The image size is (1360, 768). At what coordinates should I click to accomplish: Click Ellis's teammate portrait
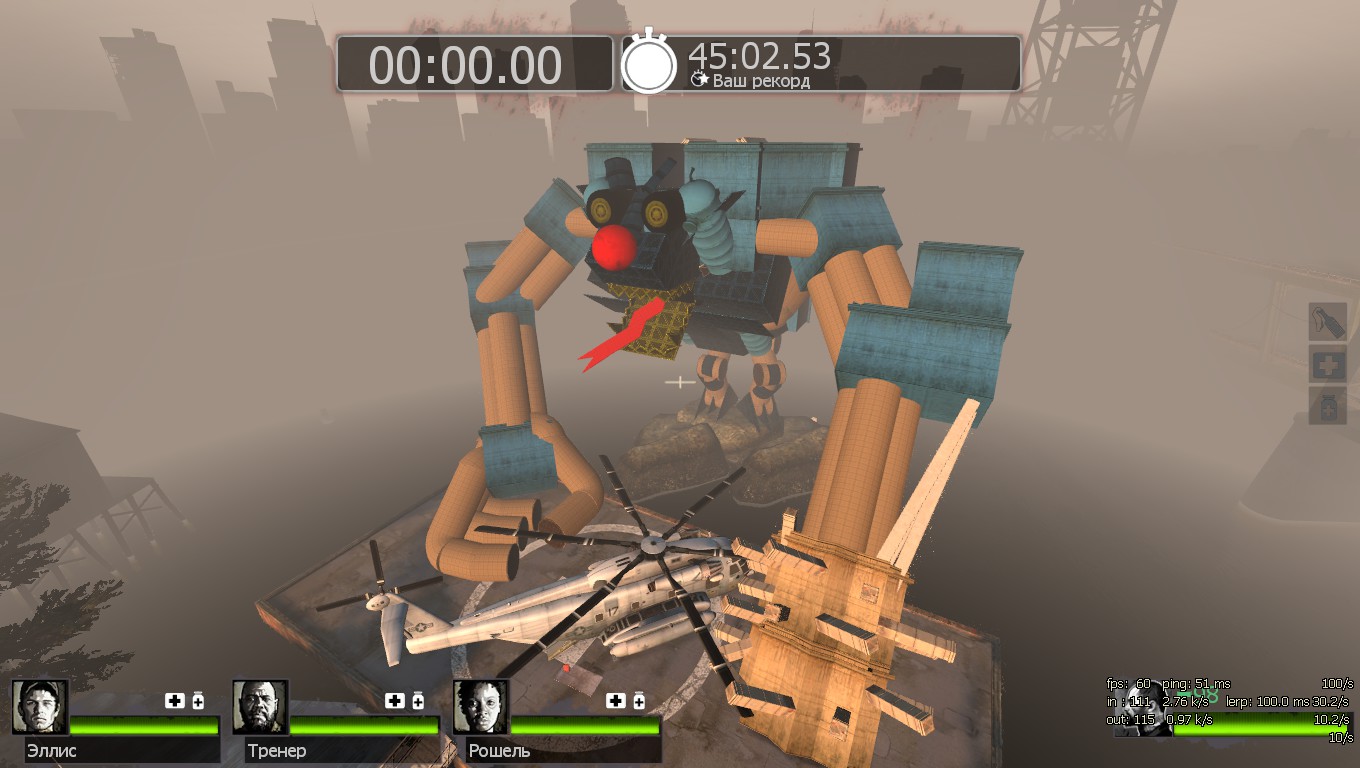click(40, 707)
